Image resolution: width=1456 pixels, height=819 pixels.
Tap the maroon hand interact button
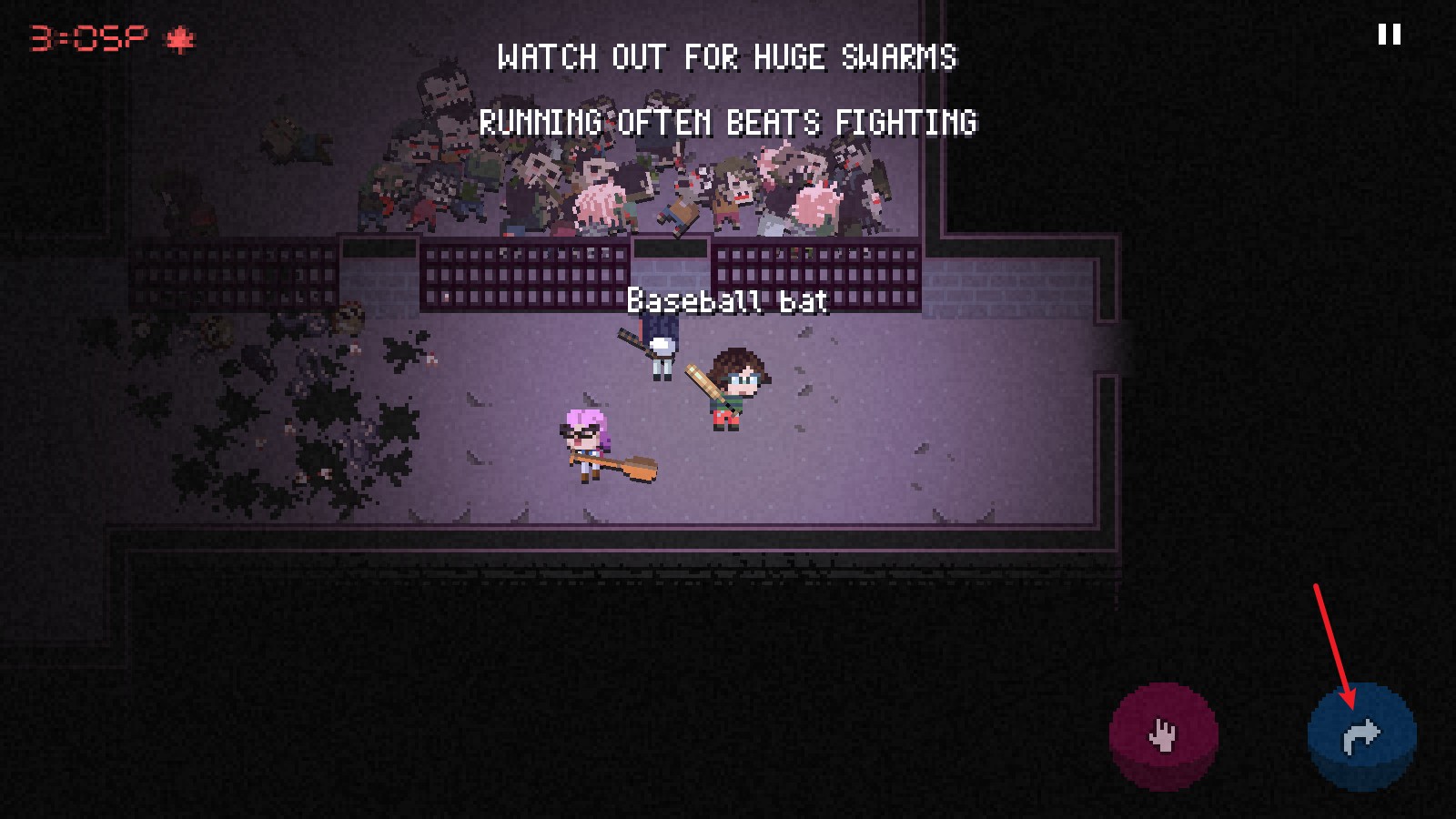coord(1163,735)
